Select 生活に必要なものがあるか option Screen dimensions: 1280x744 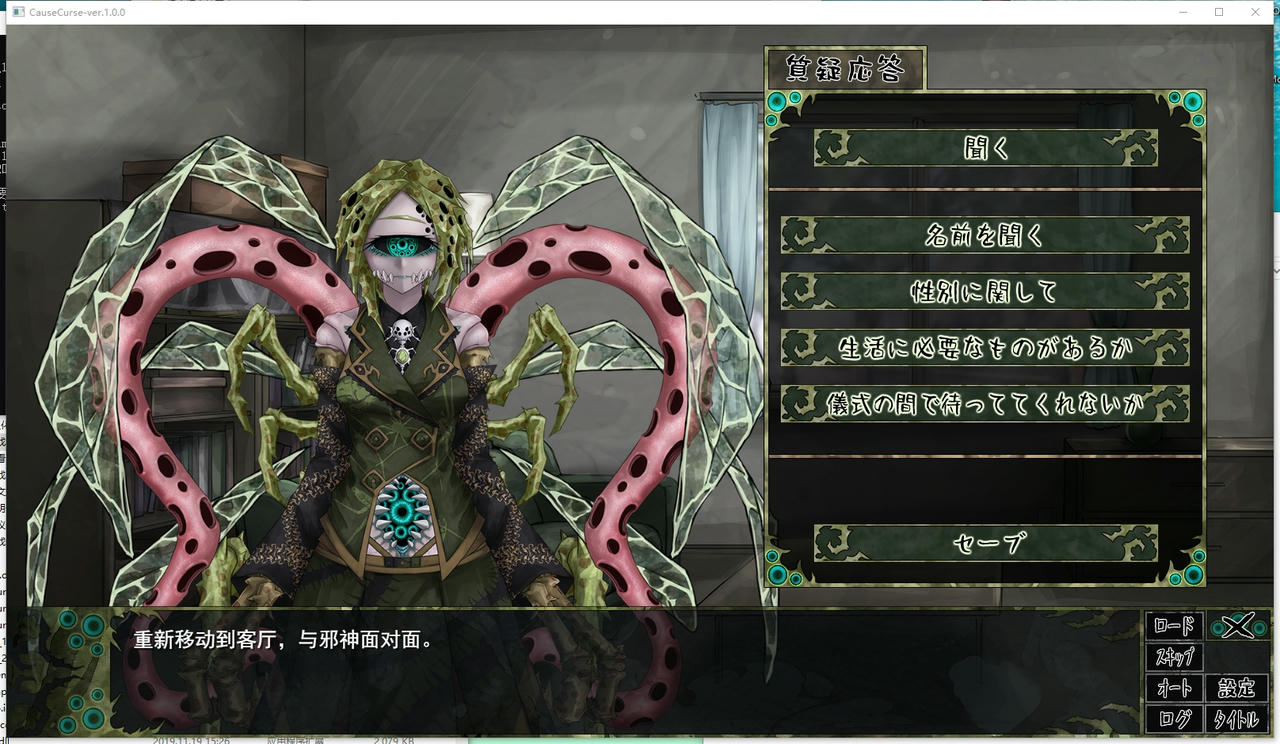(x=985, y=346)
